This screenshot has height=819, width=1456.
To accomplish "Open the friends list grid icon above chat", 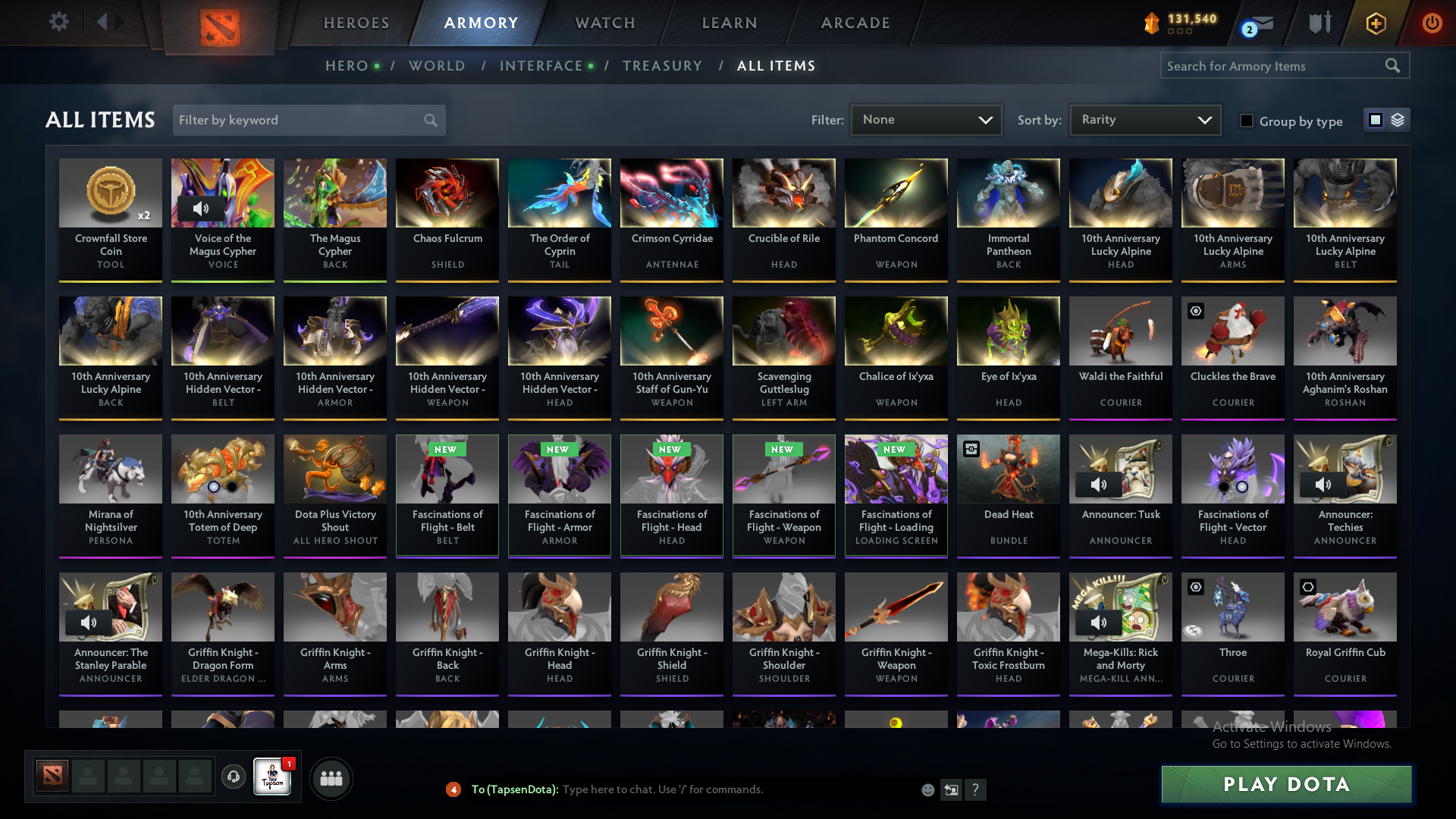I will click(330, 777).
